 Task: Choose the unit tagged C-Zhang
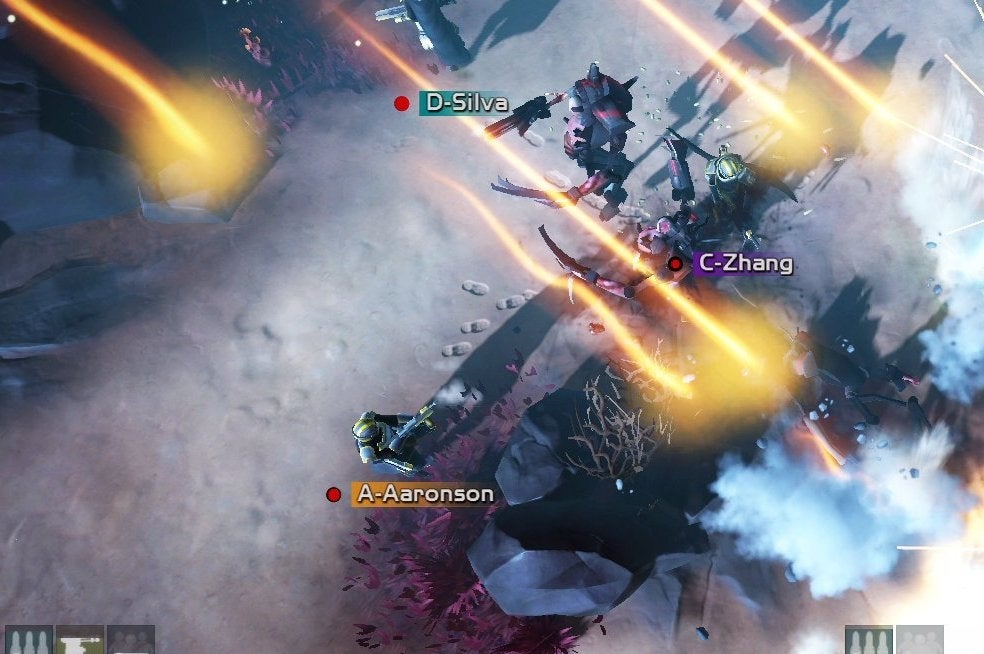pos(745,264)
